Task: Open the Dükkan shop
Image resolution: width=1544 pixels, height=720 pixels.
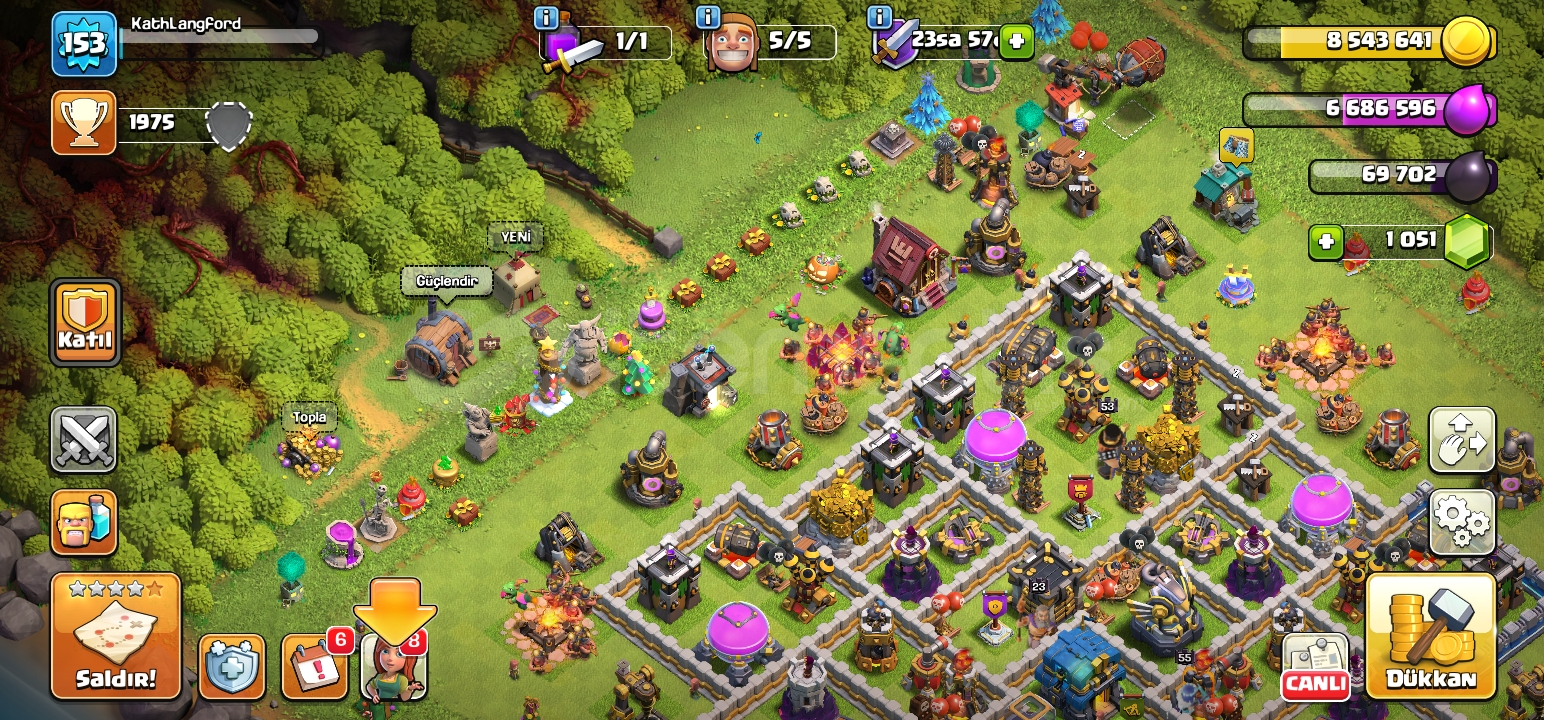Action: [1431, 636]
